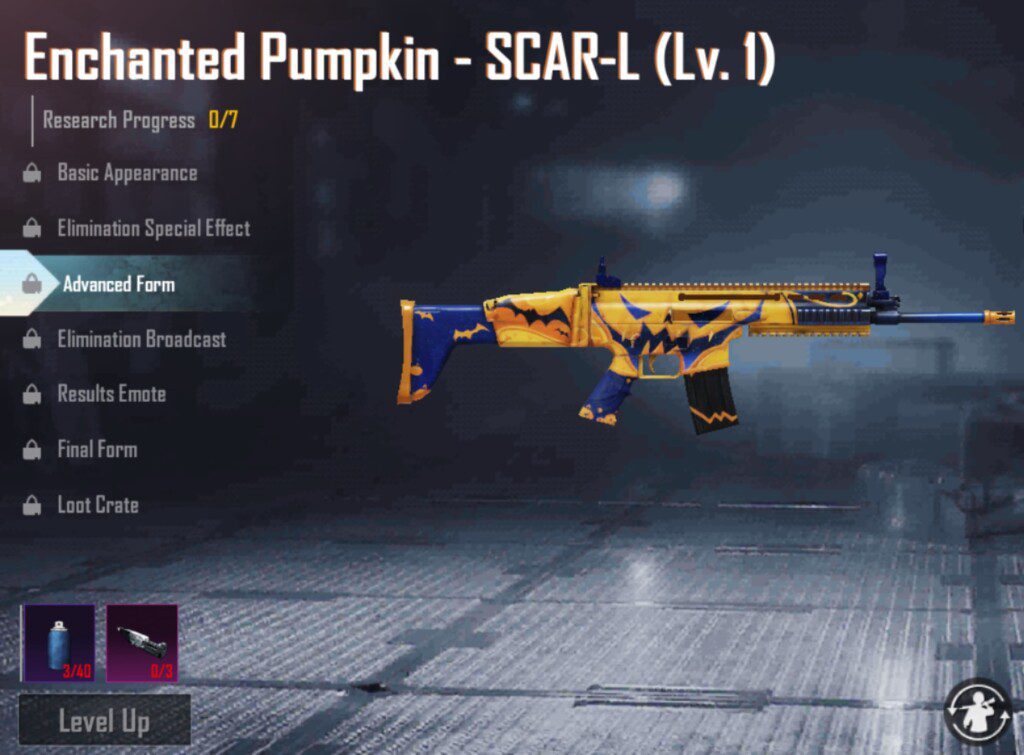Select the weapon part material slot

pos(142,642)
